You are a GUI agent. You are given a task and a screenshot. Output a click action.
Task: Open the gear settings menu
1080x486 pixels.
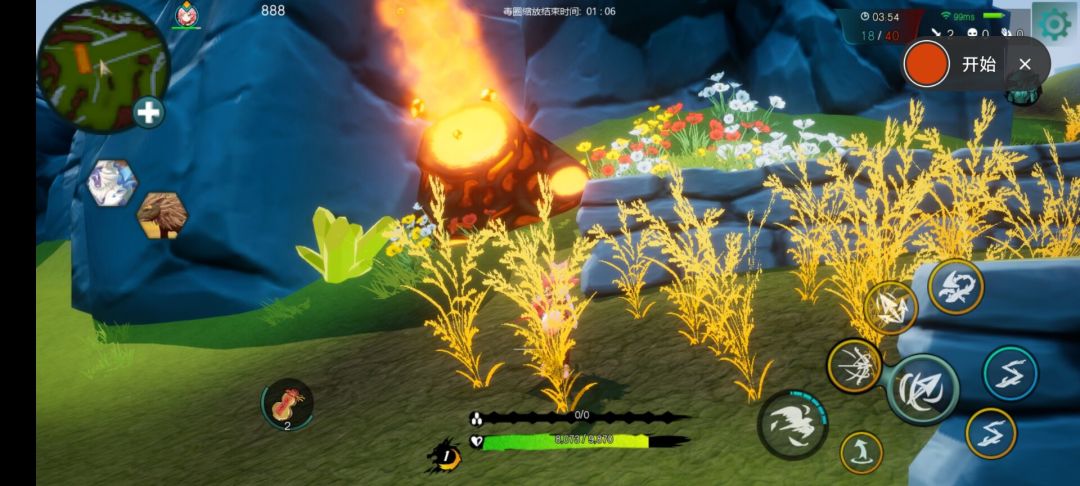click(x=1052, y=23)
